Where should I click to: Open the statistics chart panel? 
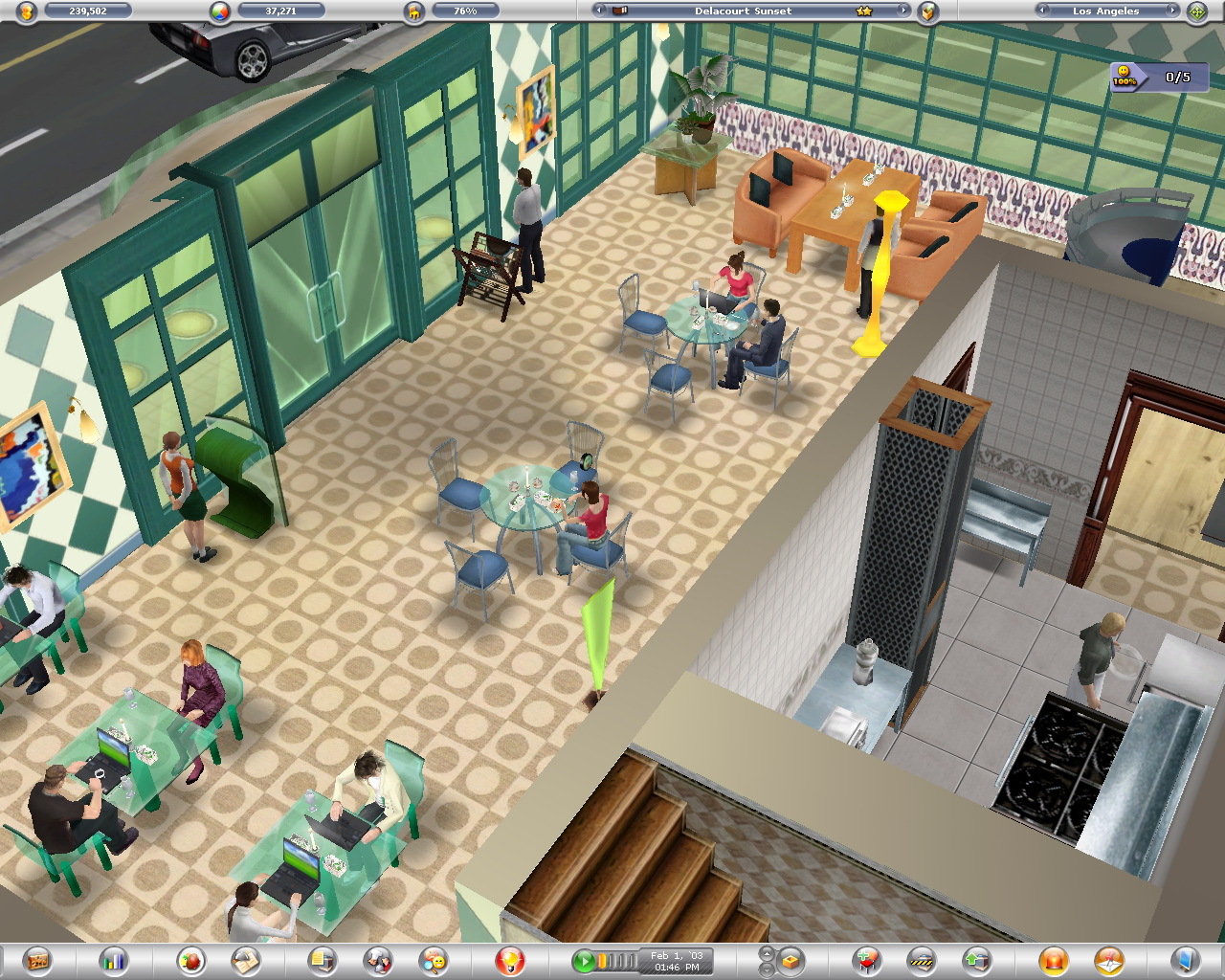point(112,962)
